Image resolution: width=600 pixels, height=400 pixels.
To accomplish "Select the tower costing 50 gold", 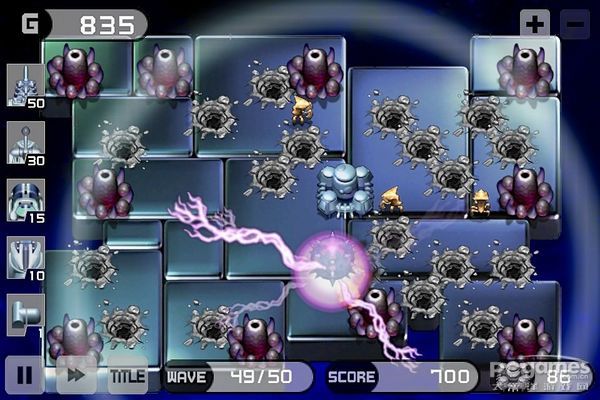I will pos(25,85).
